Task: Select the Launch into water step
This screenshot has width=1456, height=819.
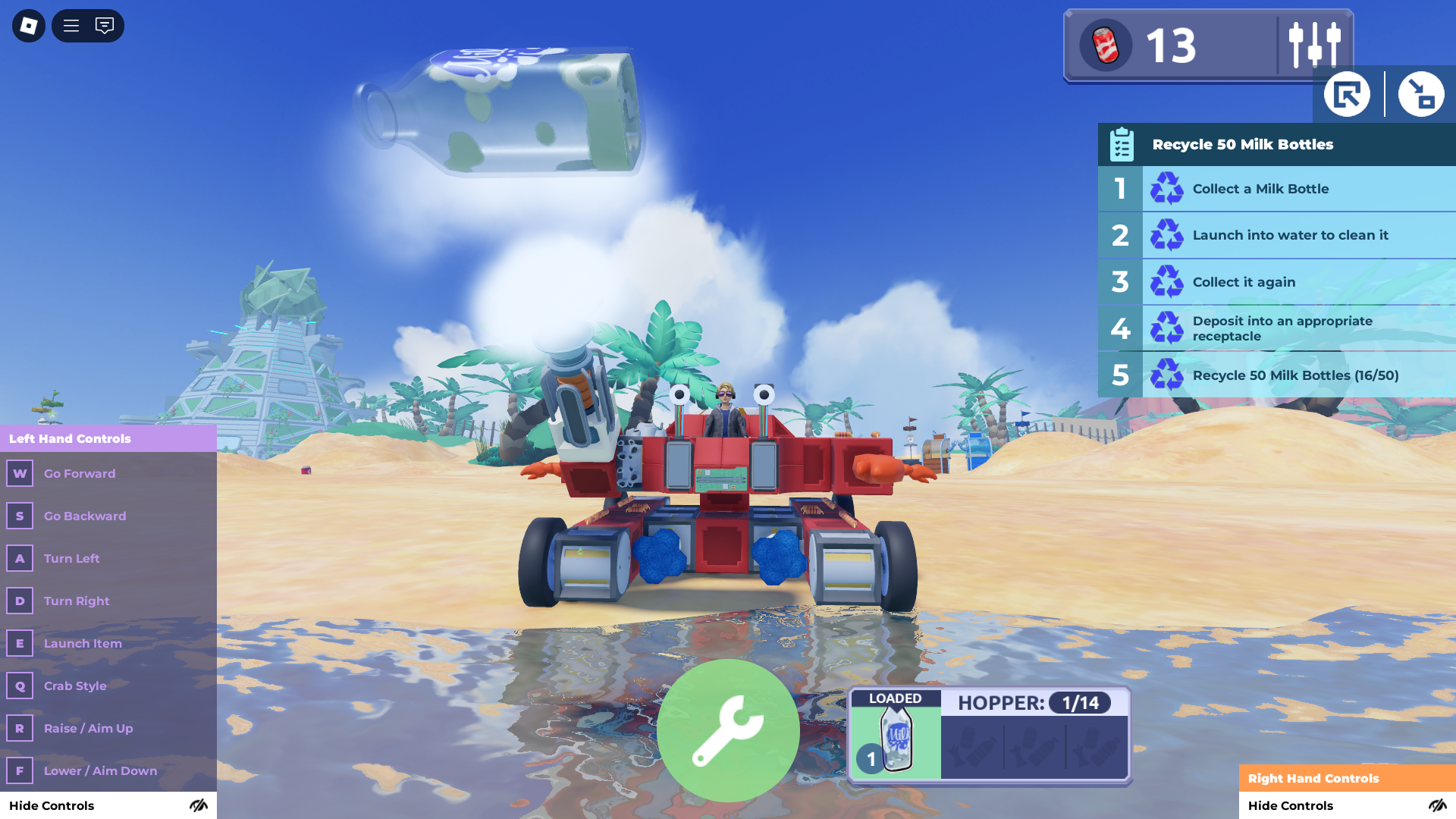Action: 1276,235
